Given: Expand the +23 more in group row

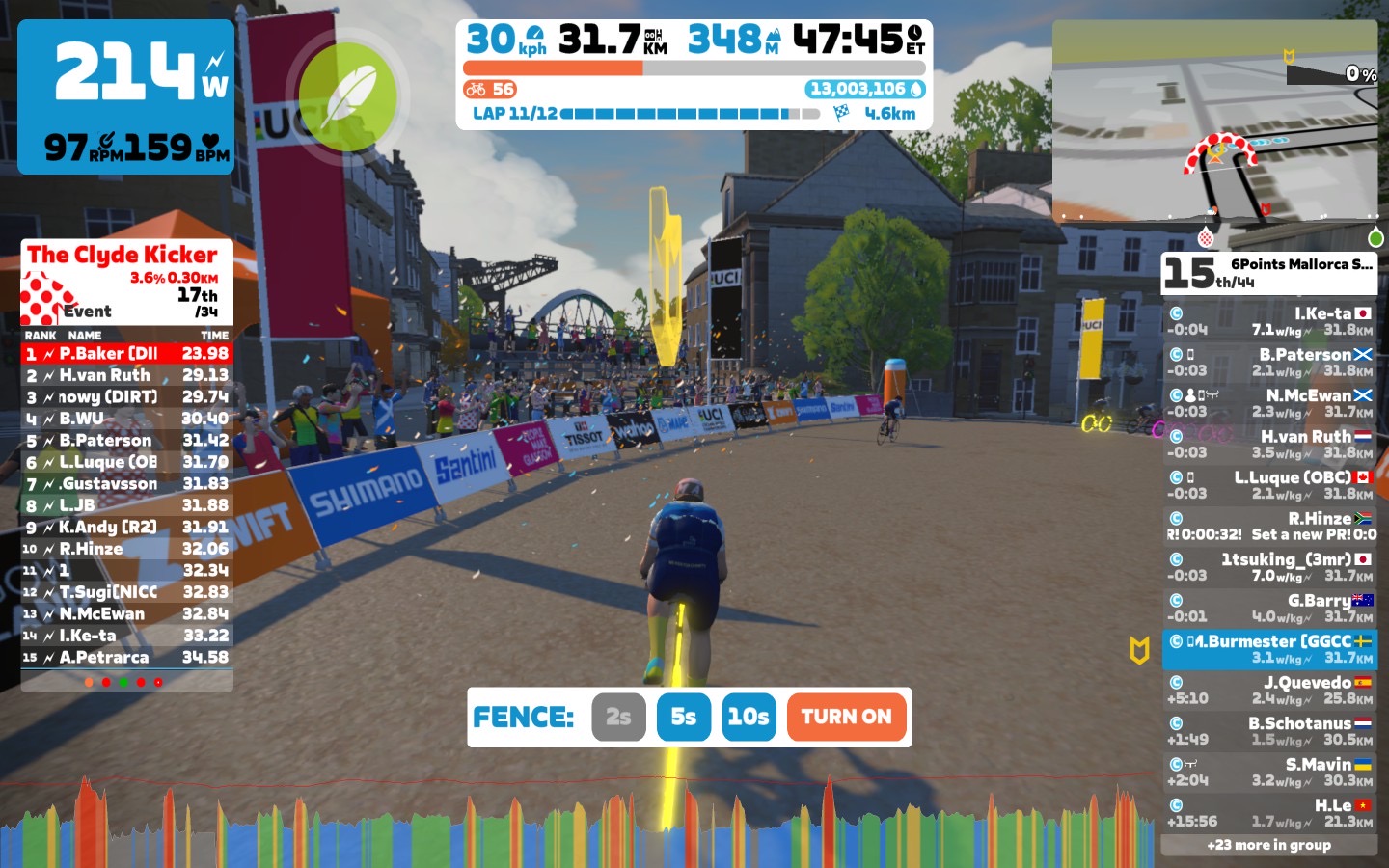Looking at the screenshot, I should tap(1269, 845).
